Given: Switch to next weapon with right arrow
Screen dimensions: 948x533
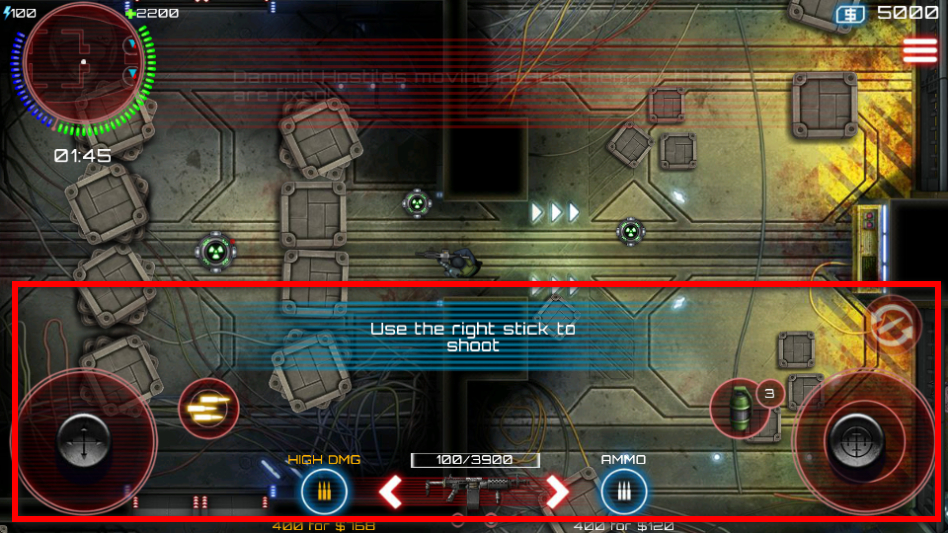Looking at the screenshot, I should click(556, 491).
